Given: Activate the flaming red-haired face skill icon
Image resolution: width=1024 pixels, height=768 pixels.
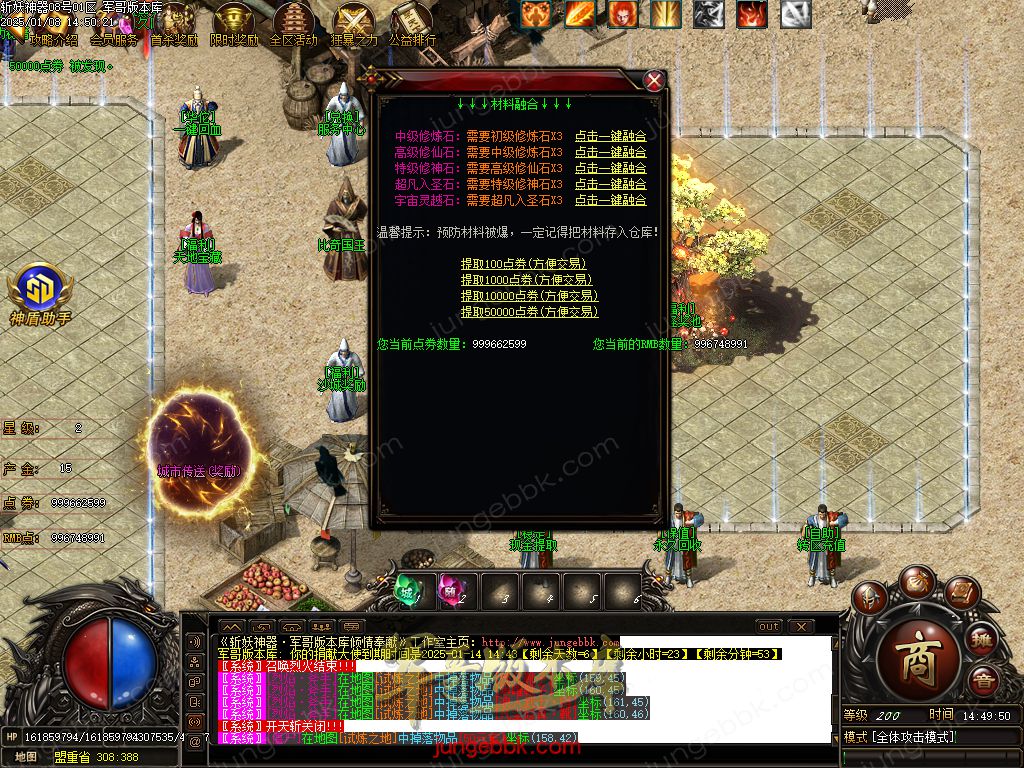Looking at the screenshot, I should [x=623, y=14].
